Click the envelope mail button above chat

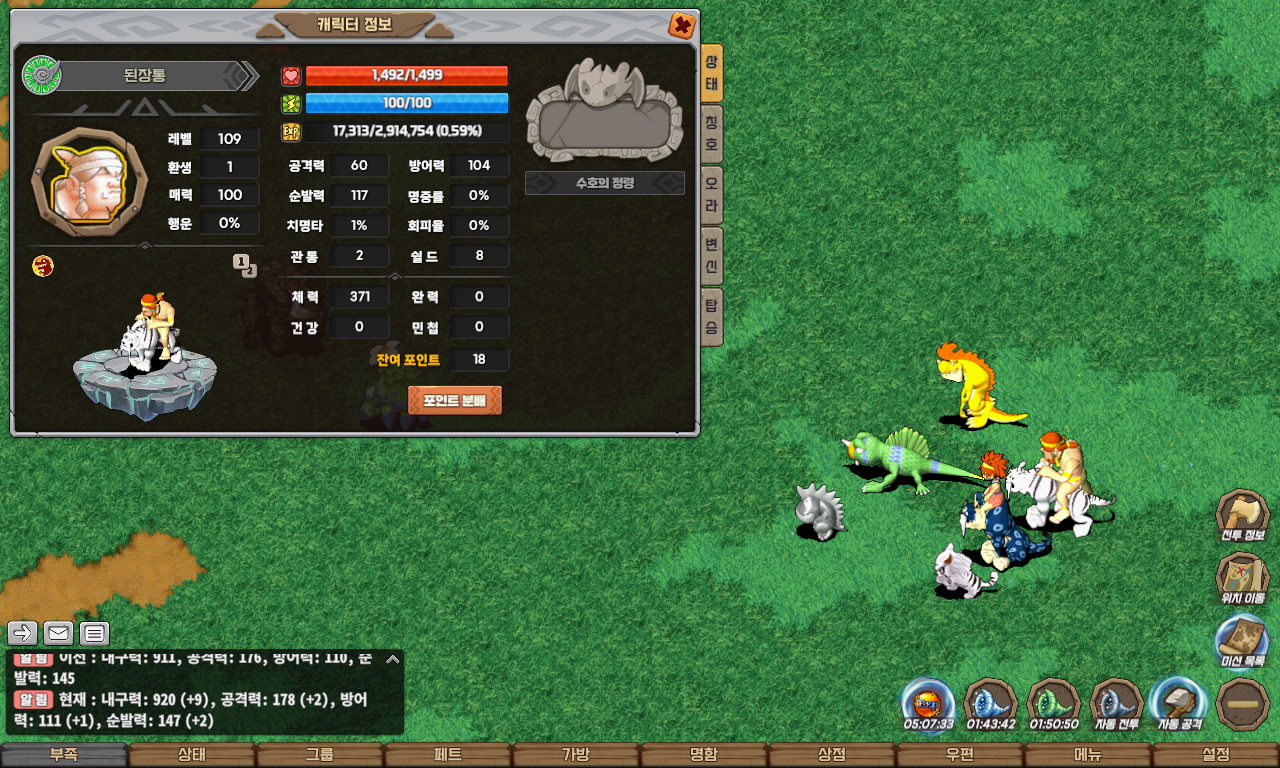58,632
